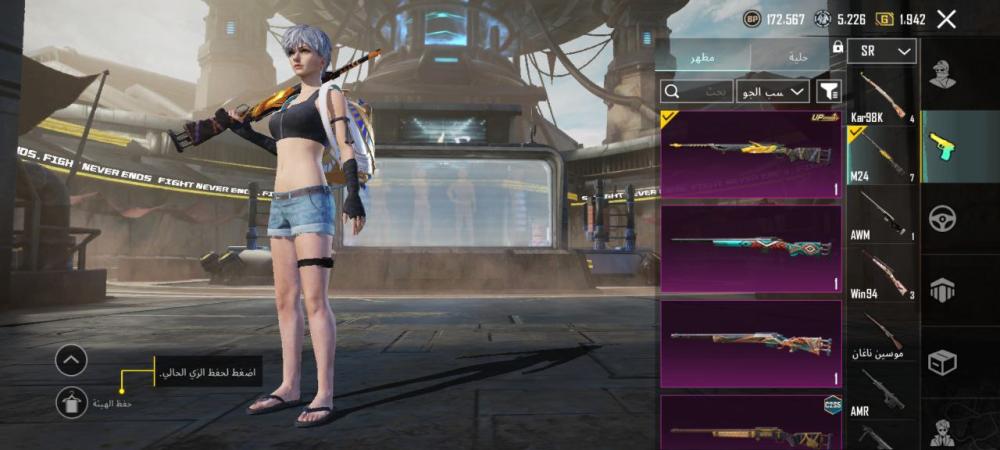Switch to the pistol weapons category
1000x450 pixels.
click(942, 146)
